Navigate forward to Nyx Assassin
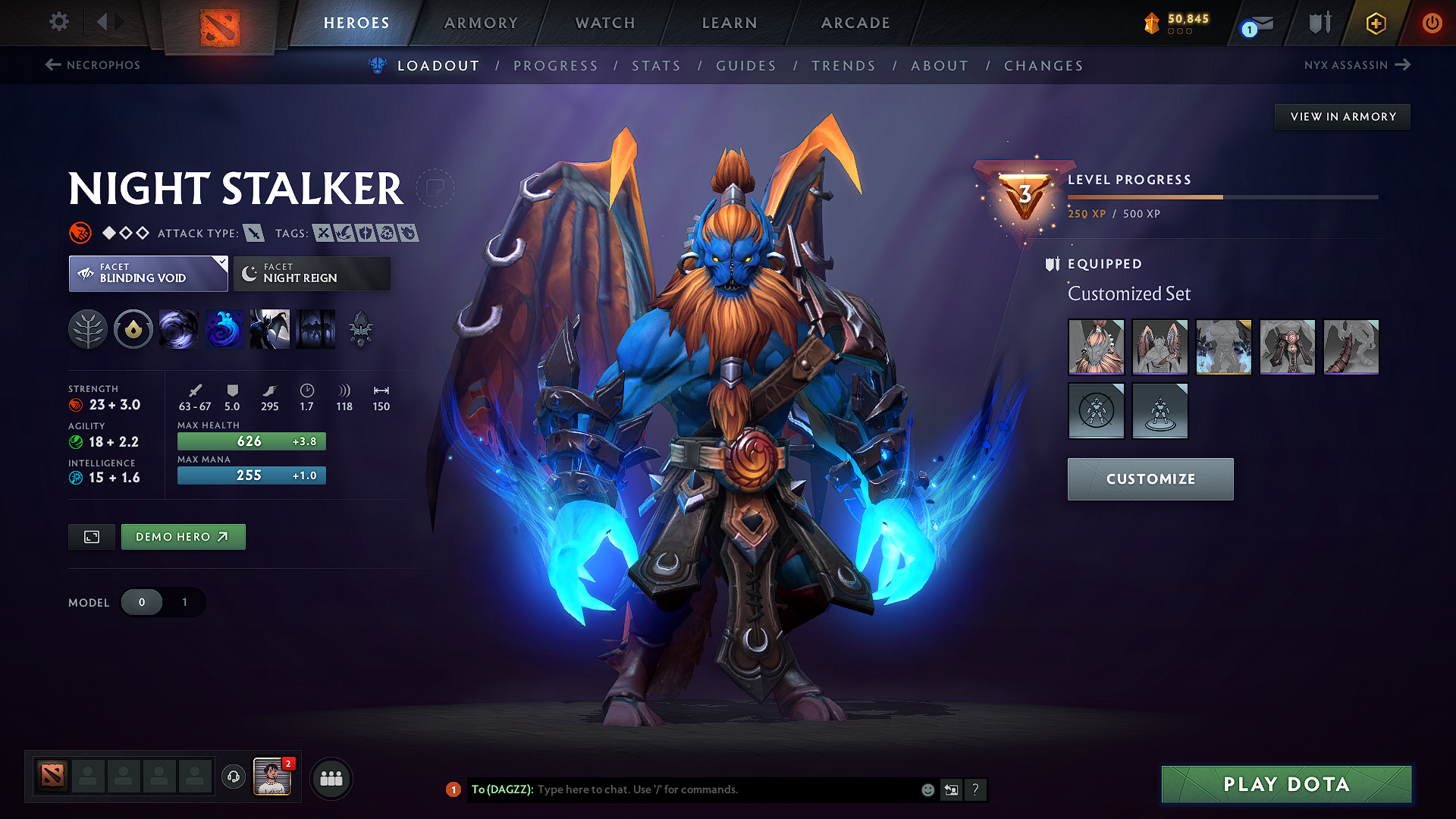Screen dimensions: 1456x819 [x=1357, y=65]
